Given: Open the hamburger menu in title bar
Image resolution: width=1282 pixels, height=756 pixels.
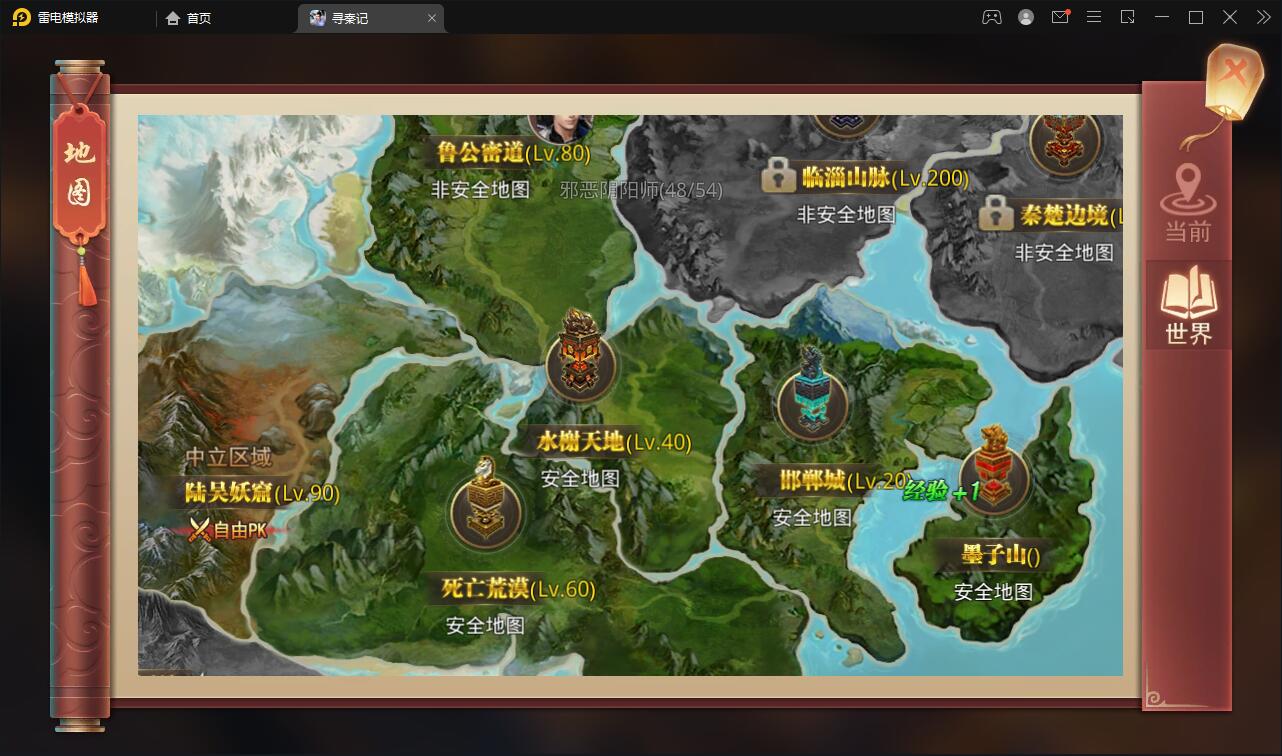Looking at the screenshot, I should tap(1094, 17).
